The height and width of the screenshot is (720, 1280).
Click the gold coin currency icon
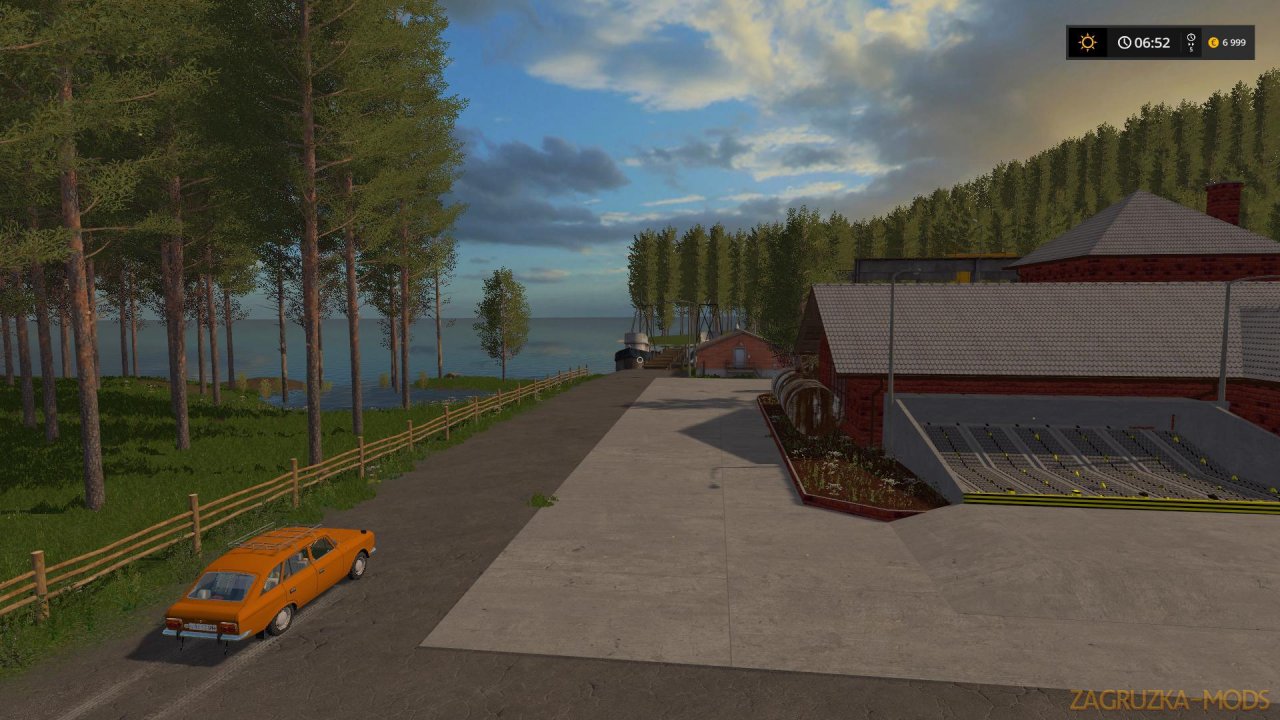(1214, 42)
